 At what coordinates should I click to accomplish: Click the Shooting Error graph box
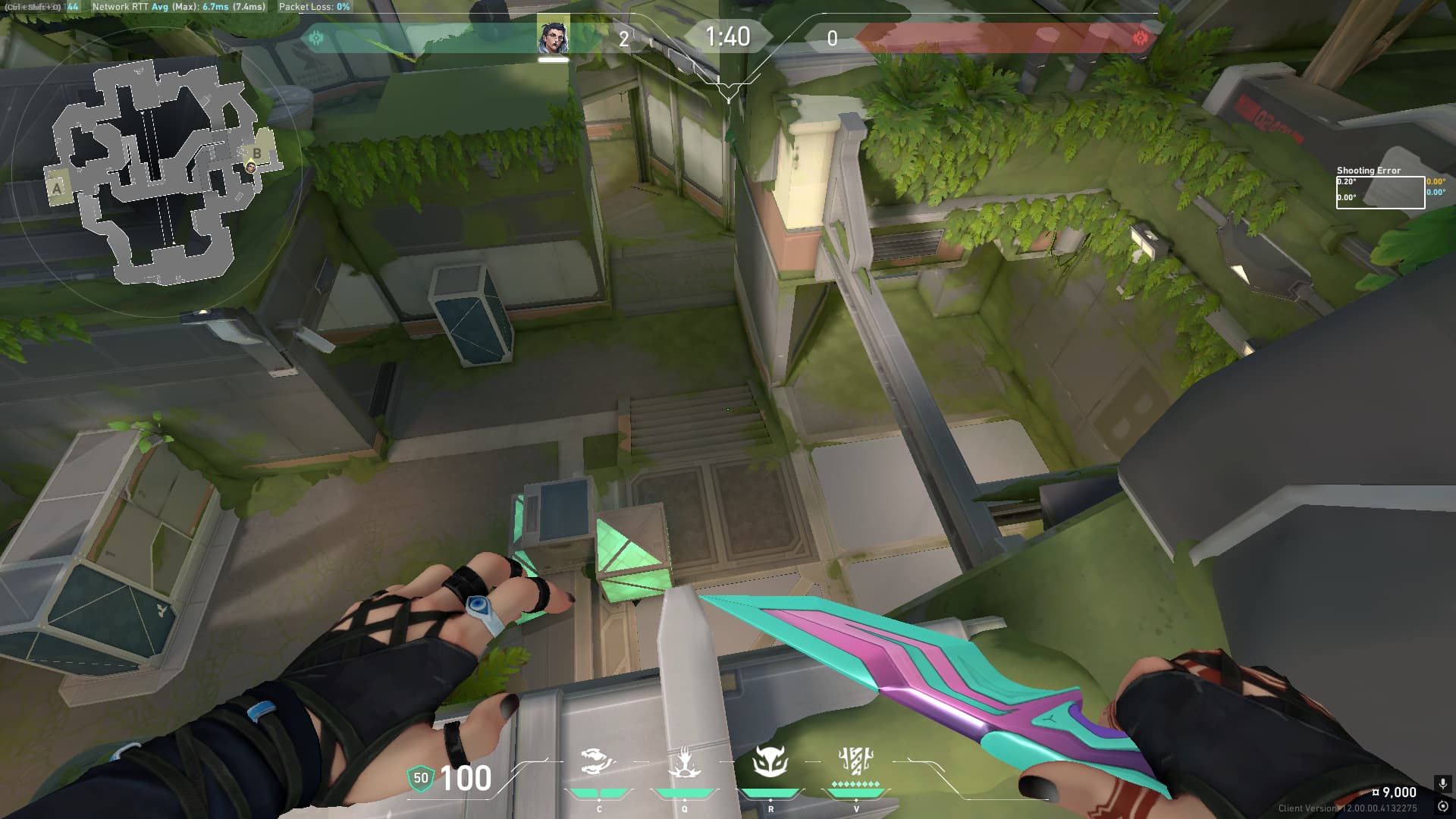1379,193
